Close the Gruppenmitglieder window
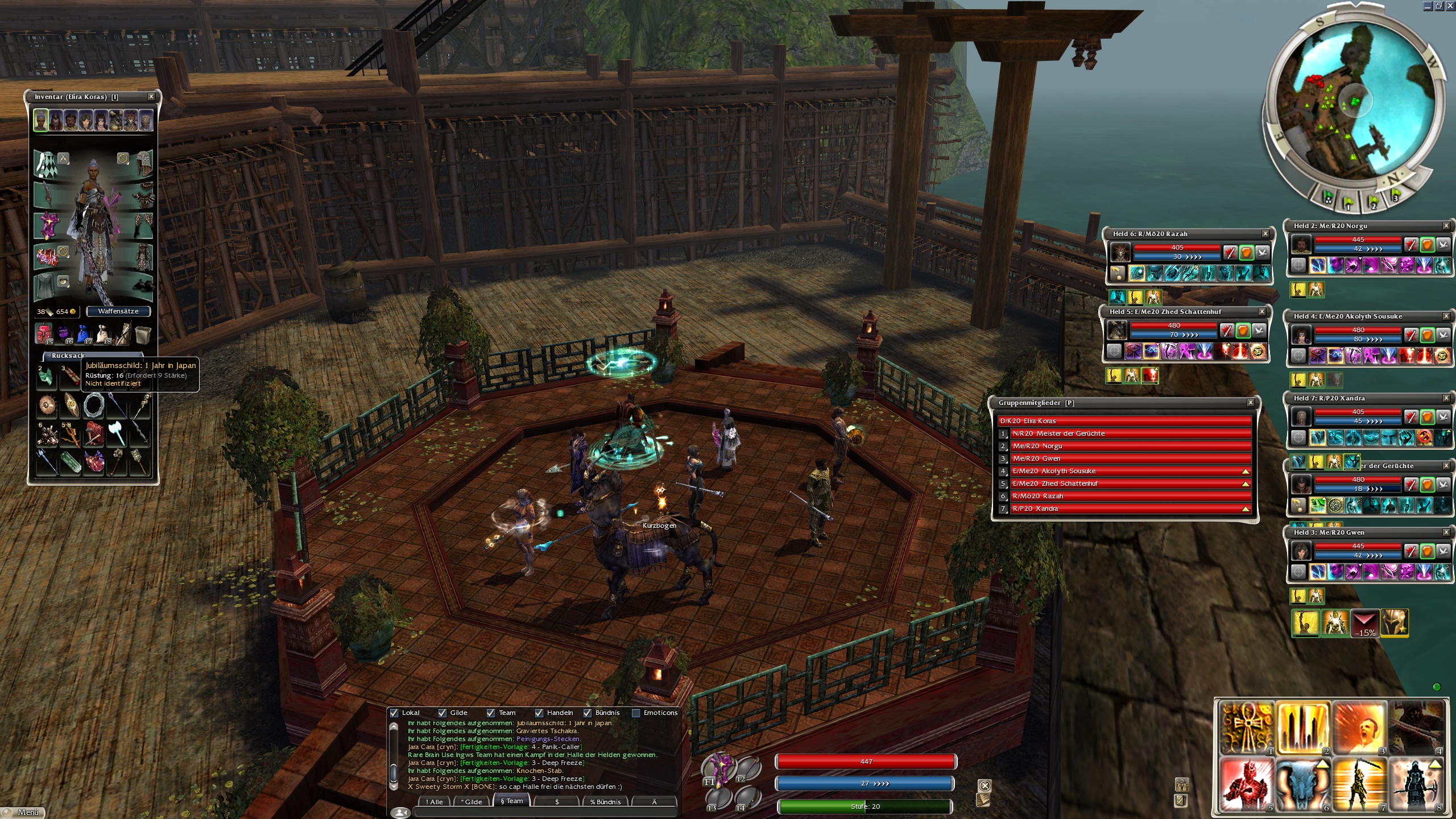1456x819 pixels. [x=1251, y=403]
